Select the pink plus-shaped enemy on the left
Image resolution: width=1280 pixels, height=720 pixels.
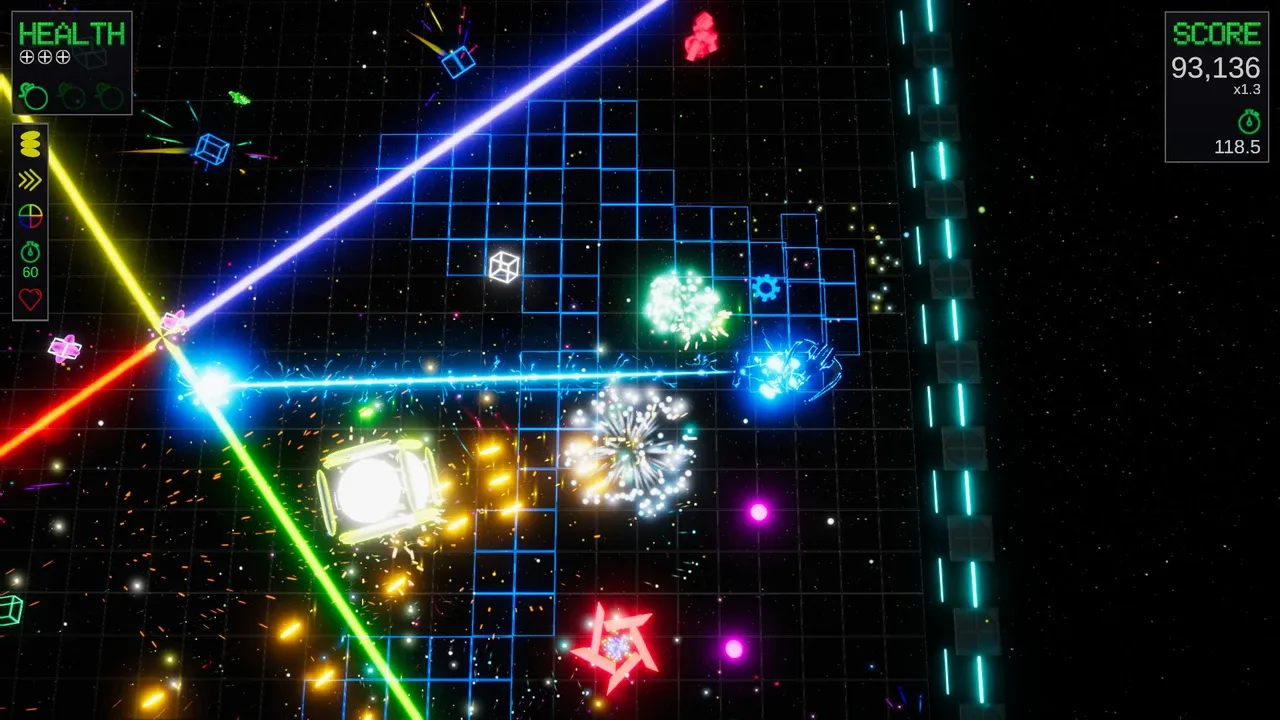pos(64,347)
